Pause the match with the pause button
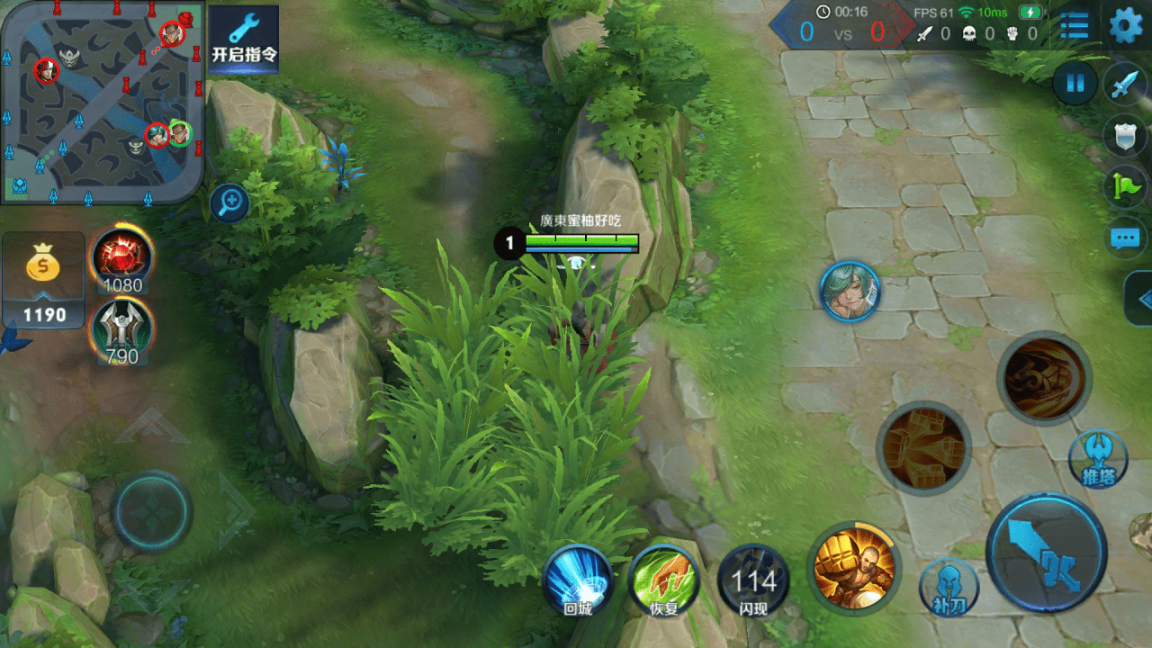 pyautogui.click(x=1075, y=84)
